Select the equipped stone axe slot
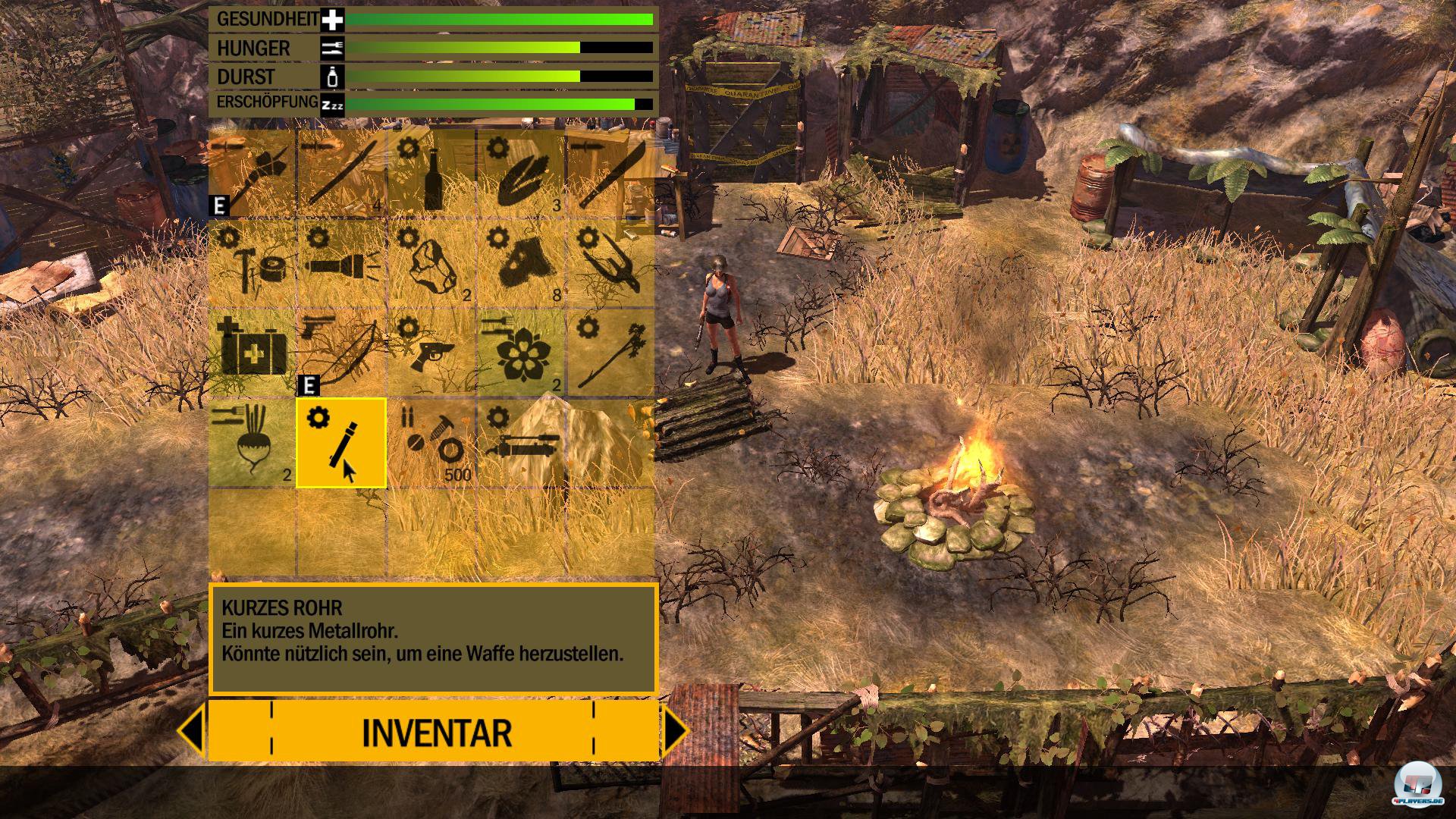1456x819 pixels. [x=253, y=174]
